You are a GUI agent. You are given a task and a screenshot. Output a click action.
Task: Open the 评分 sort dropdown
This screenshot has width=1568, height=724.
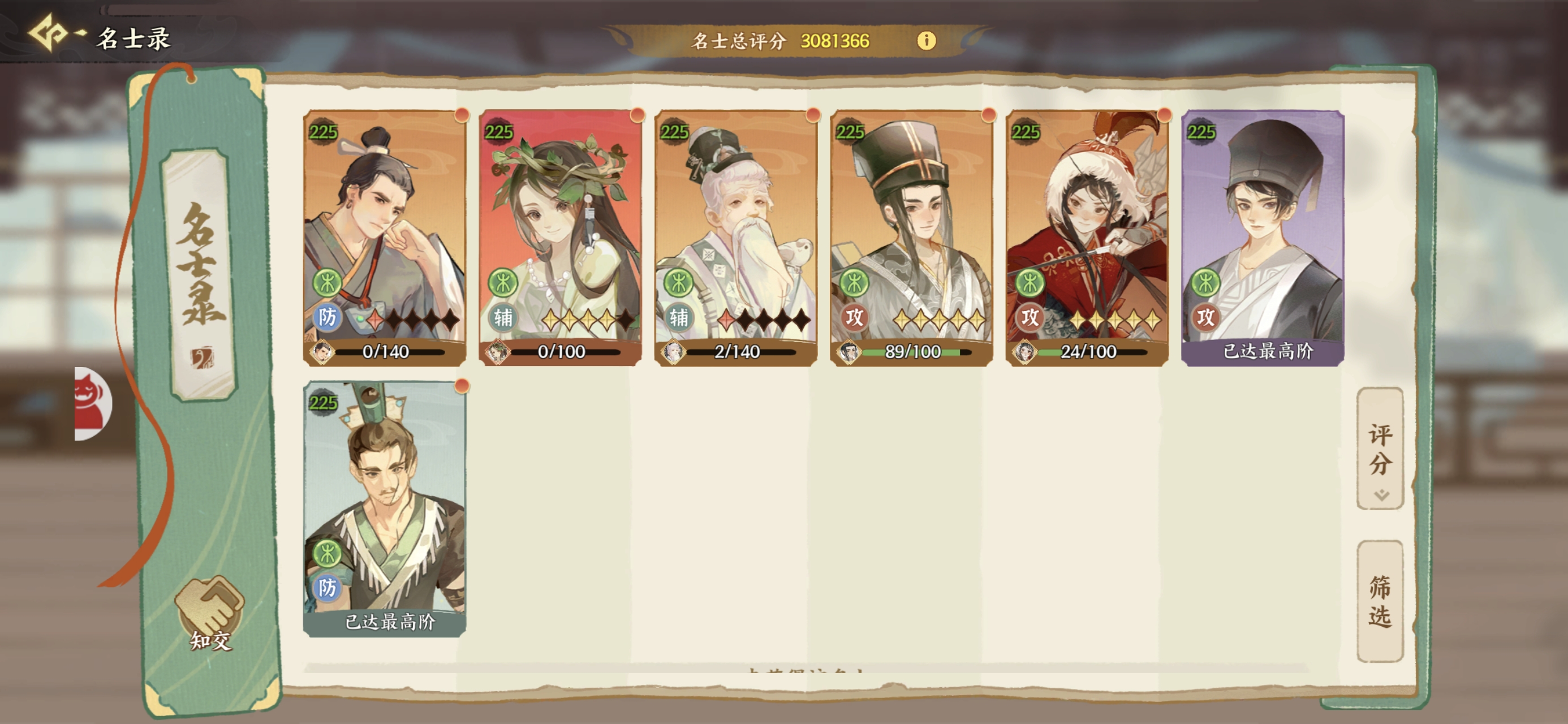coord(1380,449)
